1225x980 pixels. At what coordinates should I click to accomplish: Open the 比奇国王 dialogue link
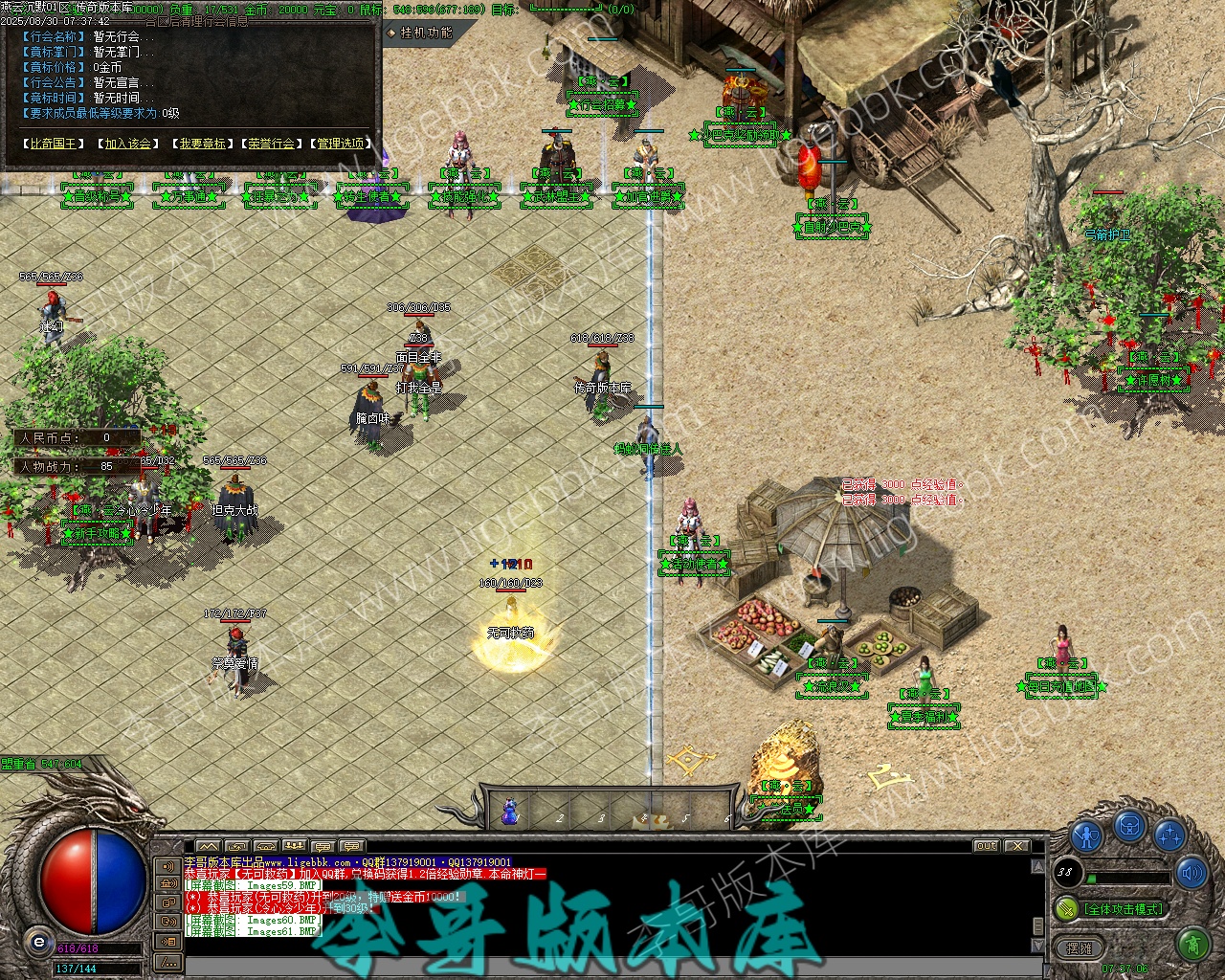pos(54,144)
